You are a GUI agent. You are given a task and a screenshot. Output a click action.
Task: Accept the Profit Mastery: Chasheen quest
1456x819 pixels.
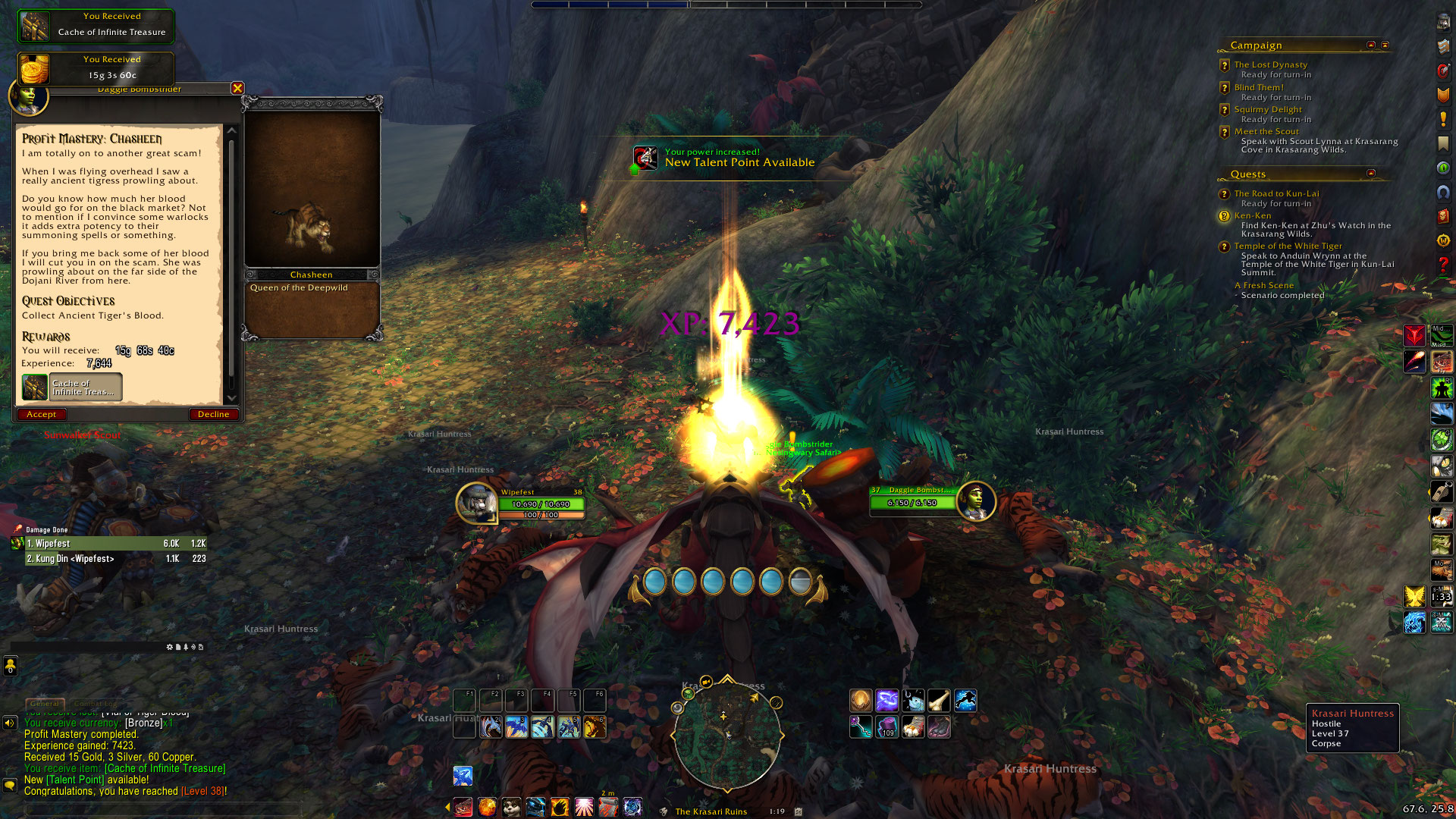(41, 414)
